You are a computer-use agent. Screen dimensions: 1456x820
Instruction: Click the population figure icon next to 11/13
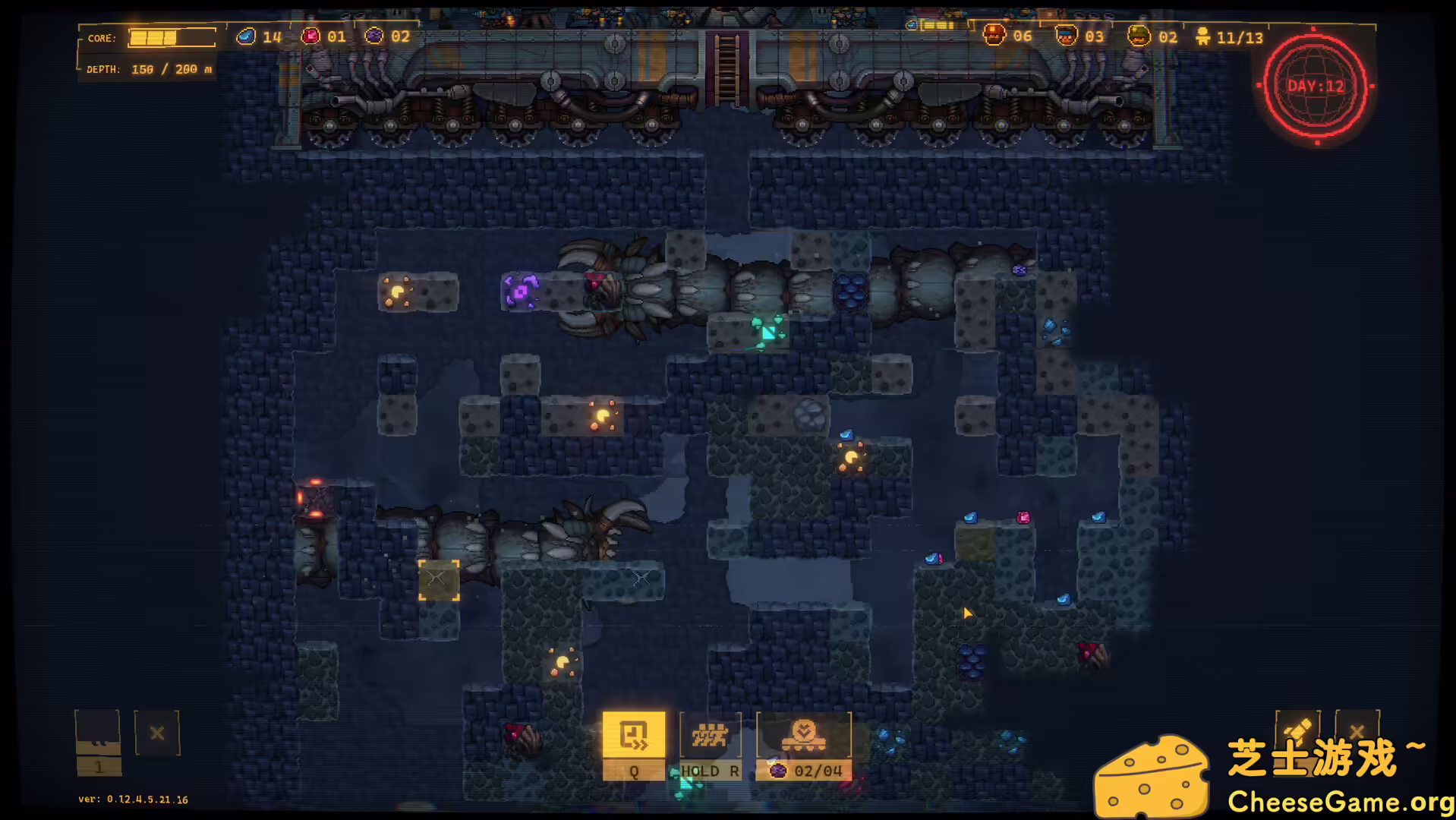[1202, 36]
